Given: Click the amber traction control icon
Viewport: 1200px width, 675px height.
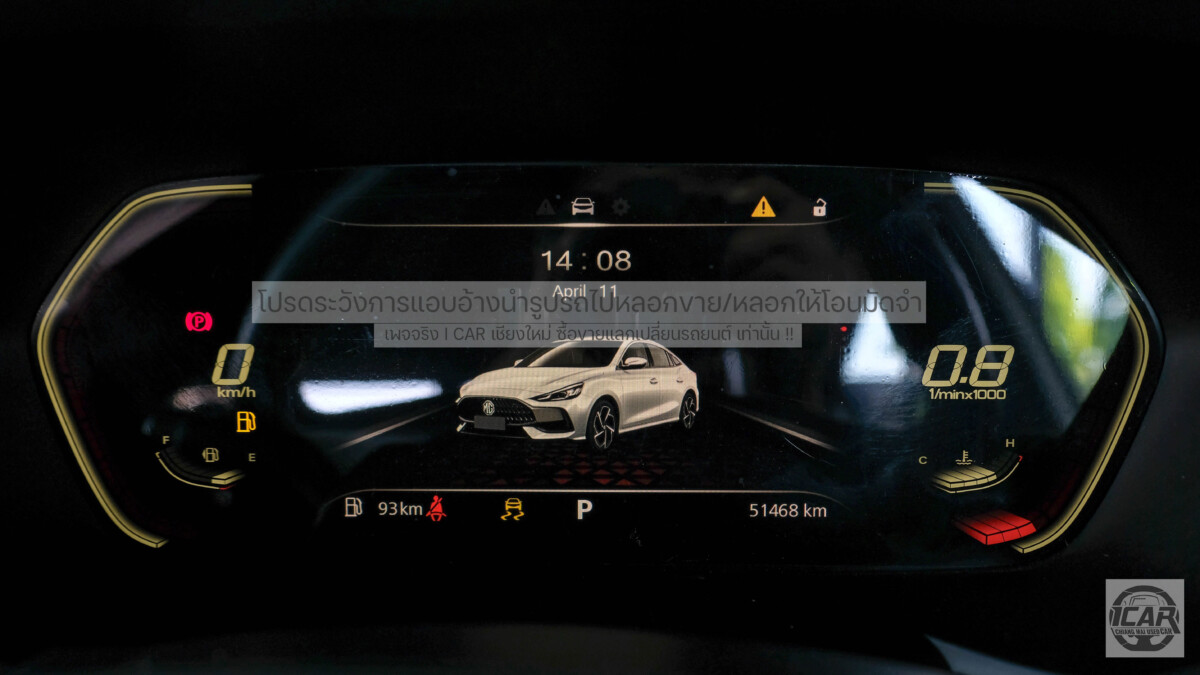Looking at the screenshot, I should pyautogui.click(x=512, y=509).
